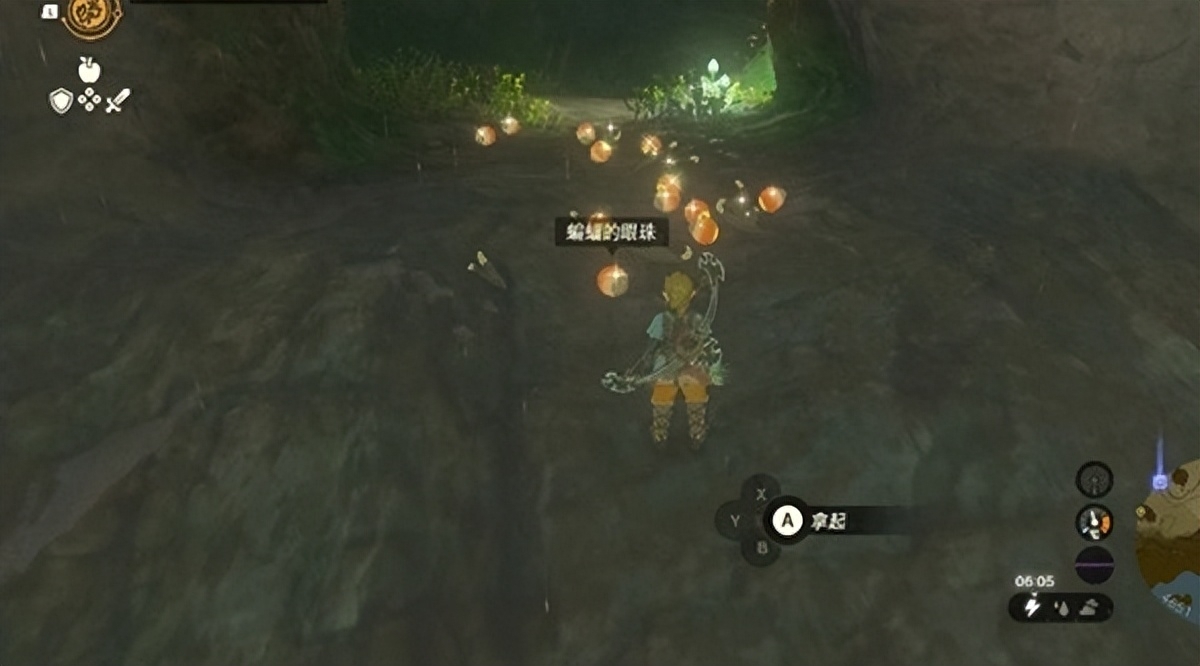Viewport: 1200px width, 666px height.
Task: Open the minimap
Action: point(1172,540)
